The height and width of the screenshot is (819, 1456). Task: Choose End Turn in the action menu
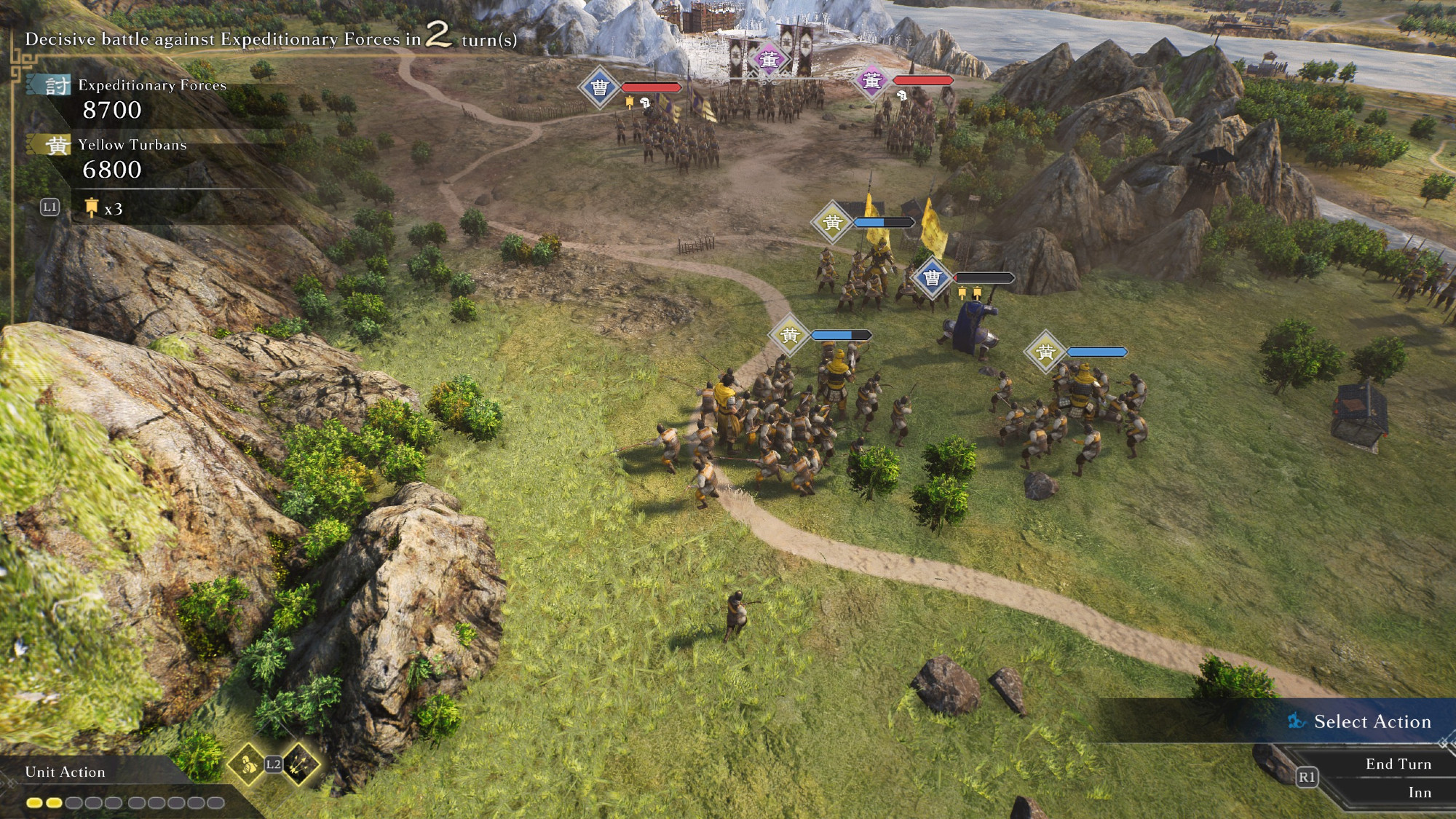1398,764
